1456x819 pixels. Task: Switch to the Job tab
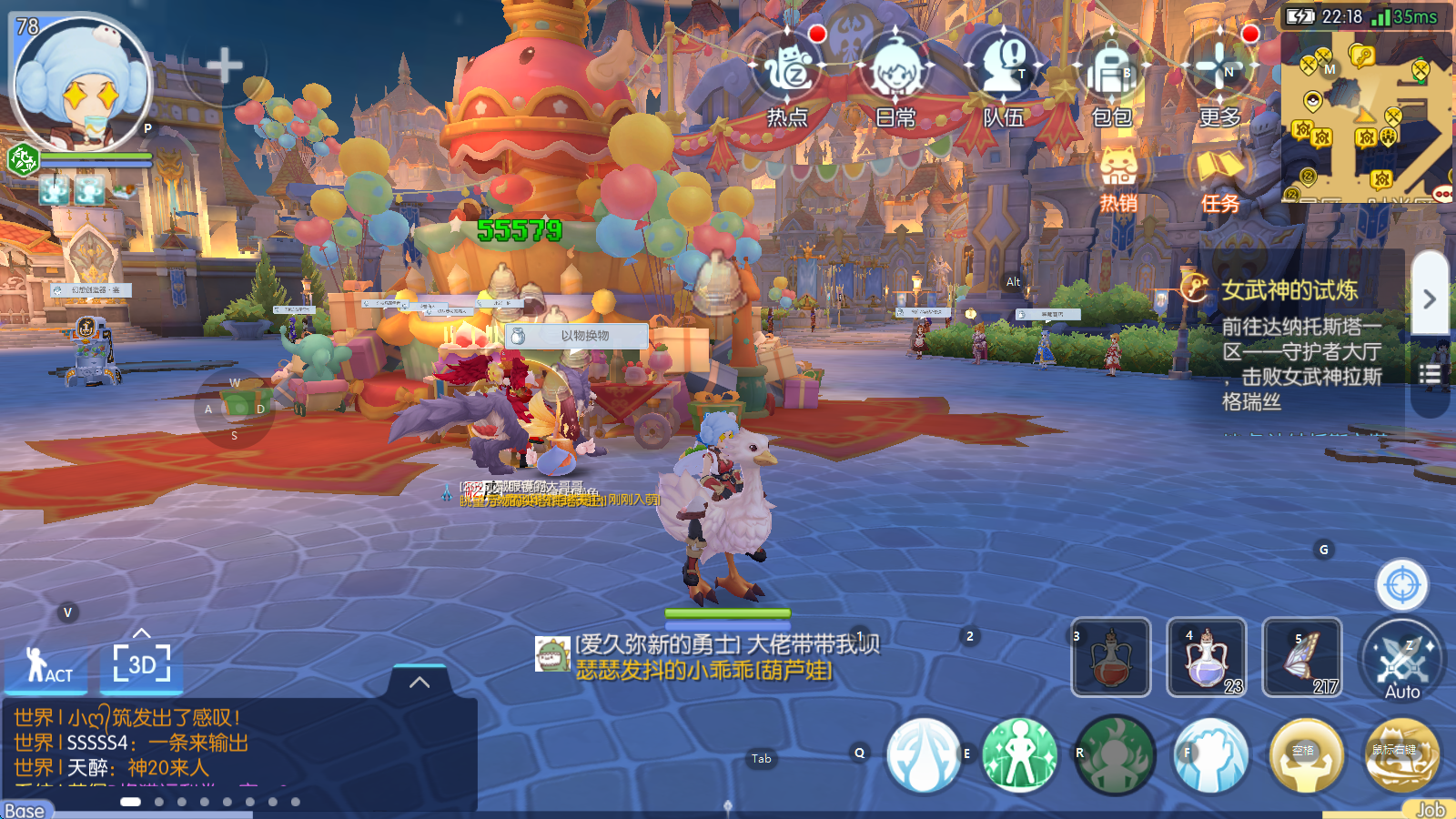(1431, 807)
